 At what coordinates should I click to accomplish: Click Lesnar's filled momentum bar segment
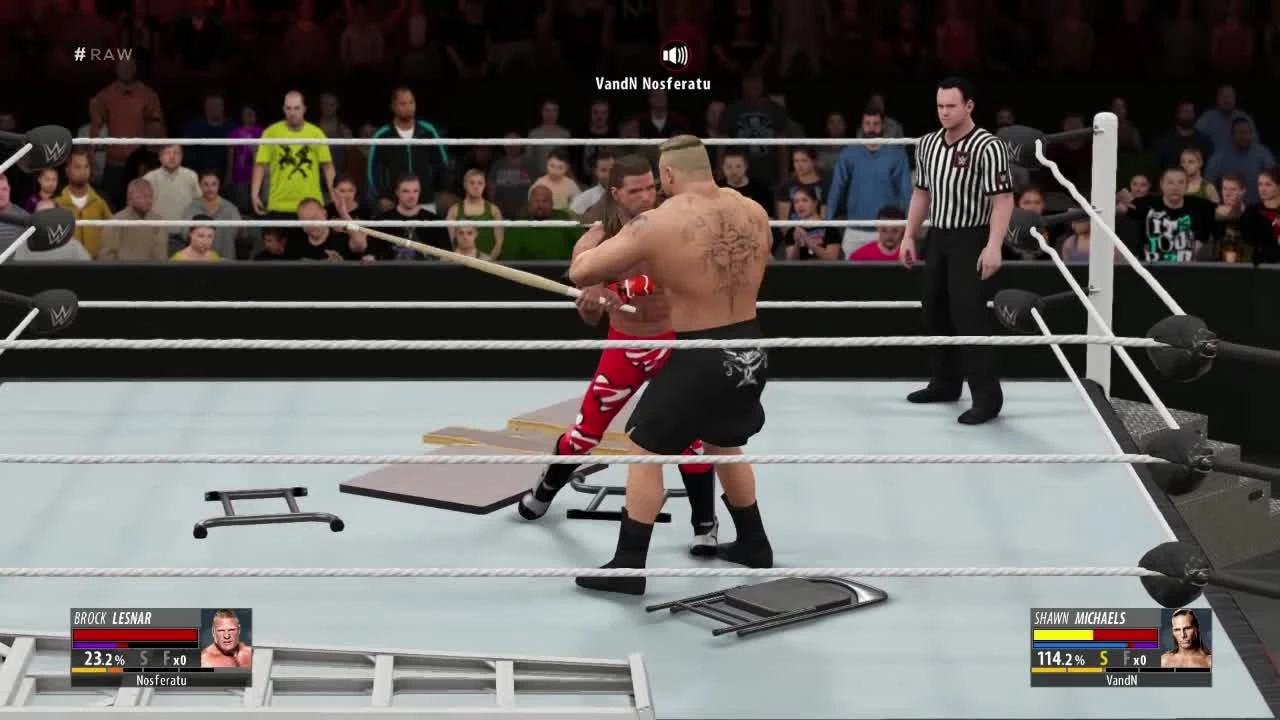pyautogui.click(x=95, y=645)
